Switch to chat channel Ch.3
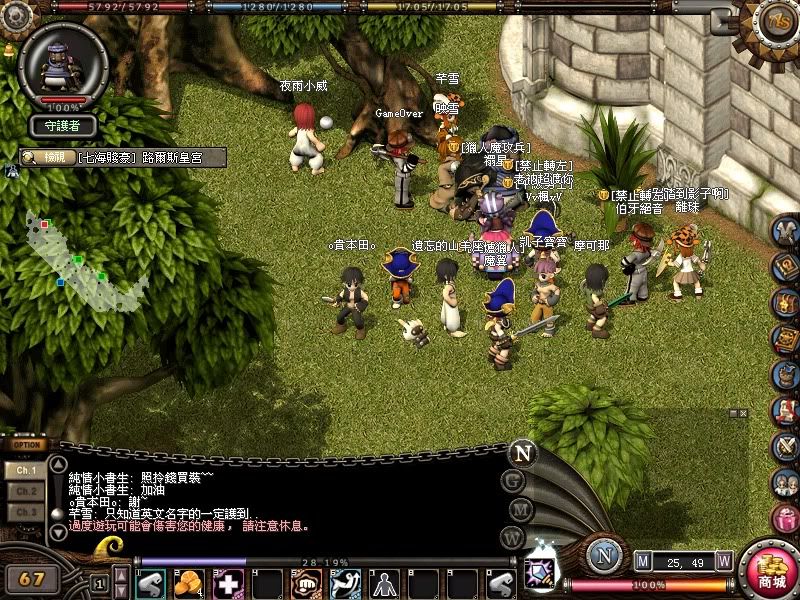The image size is (800, 600). pos(26,512)
